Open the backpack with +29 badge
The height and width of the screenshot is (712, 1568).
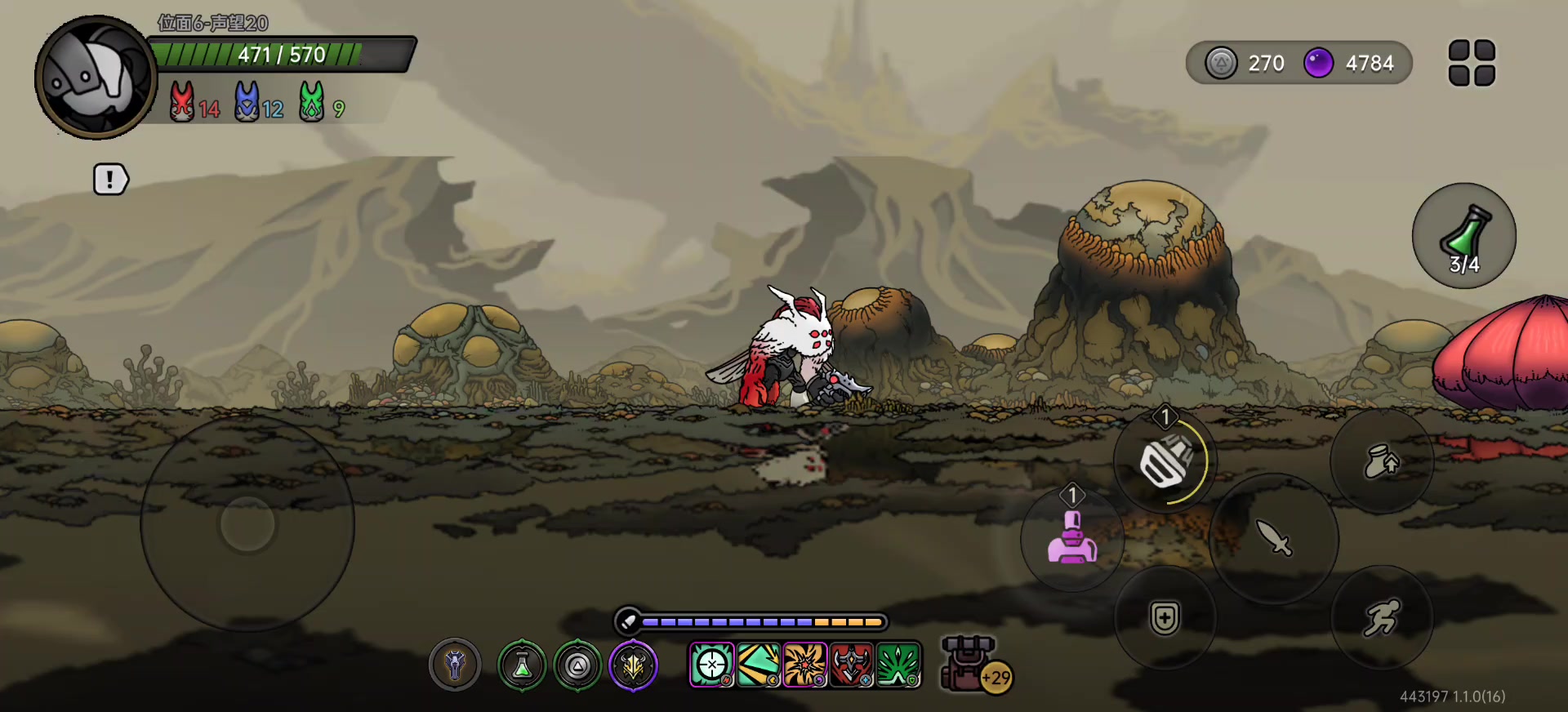[970, 664]
